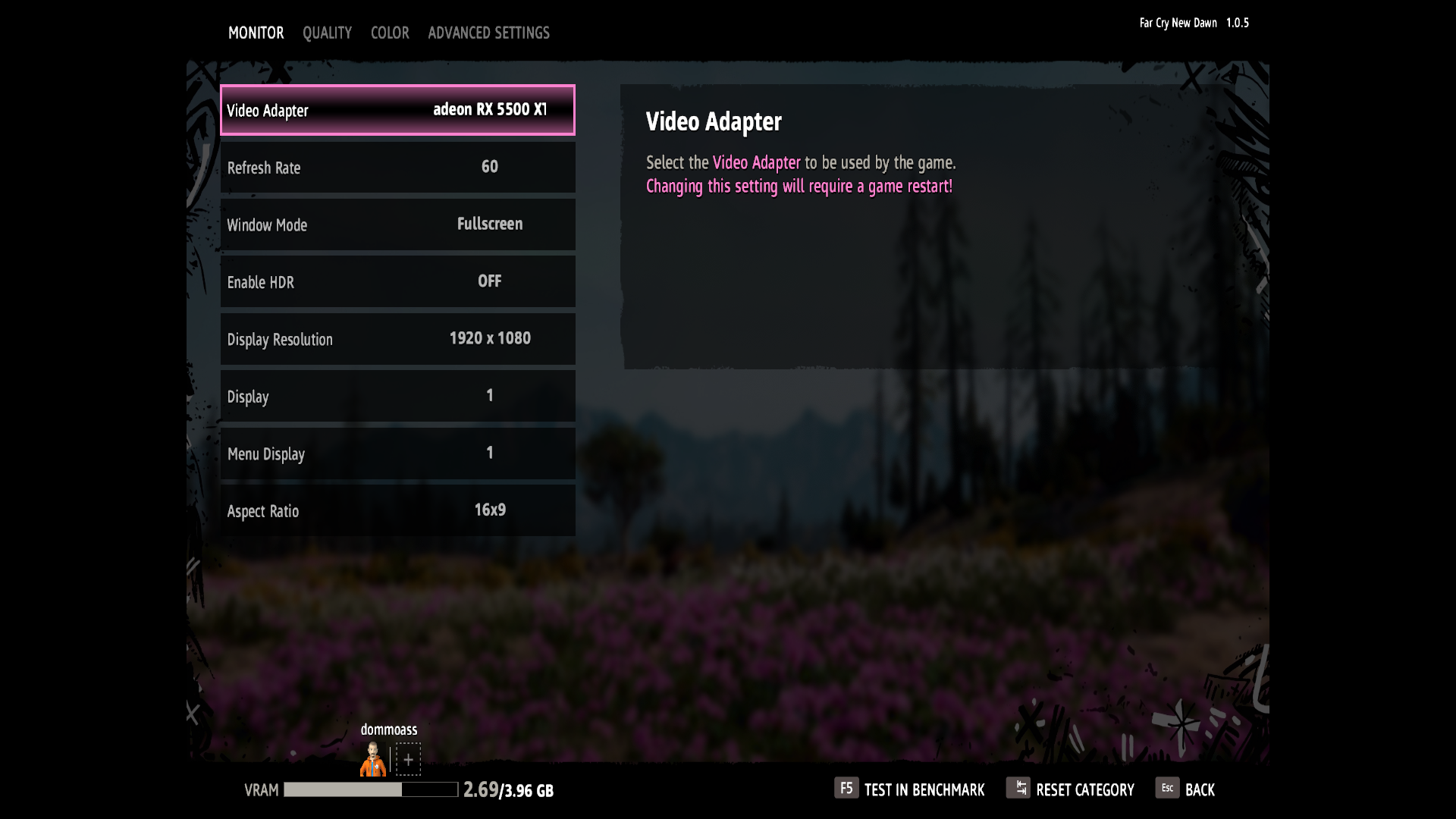Viewport: 1456px width, 819px height.
Task: Go Back from video settings
Action: point(1185,789)
